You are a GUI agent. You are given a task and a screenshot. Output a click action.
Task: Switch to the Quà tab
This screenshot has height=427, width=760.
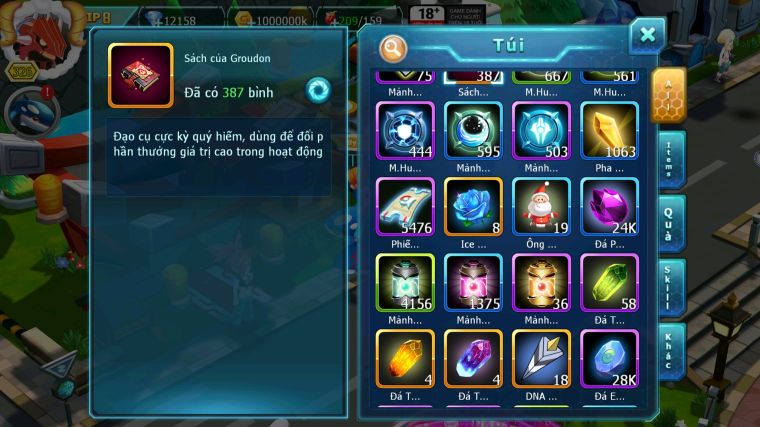coord(669,223)
